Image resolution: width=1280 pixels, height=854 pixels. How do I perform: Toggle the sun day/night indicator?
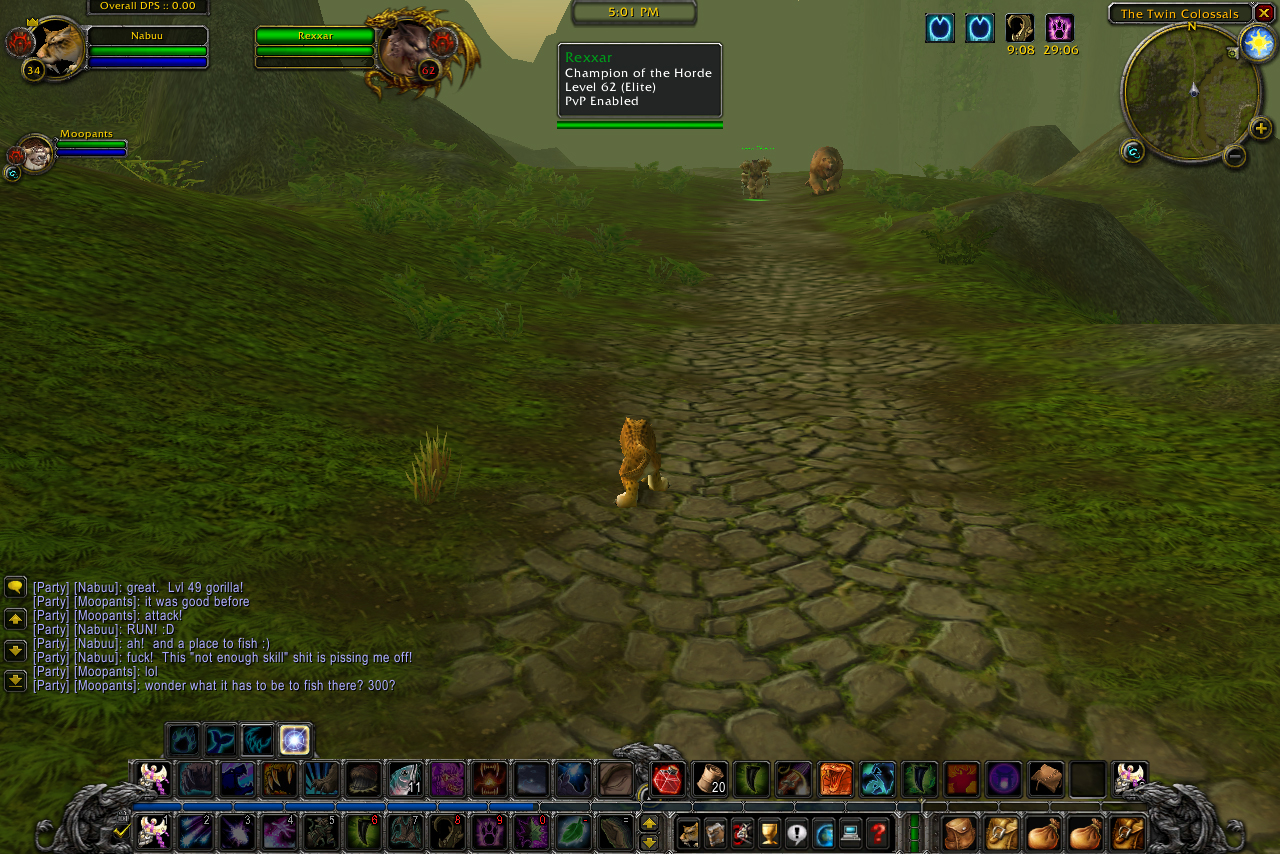pos(1257,43)
